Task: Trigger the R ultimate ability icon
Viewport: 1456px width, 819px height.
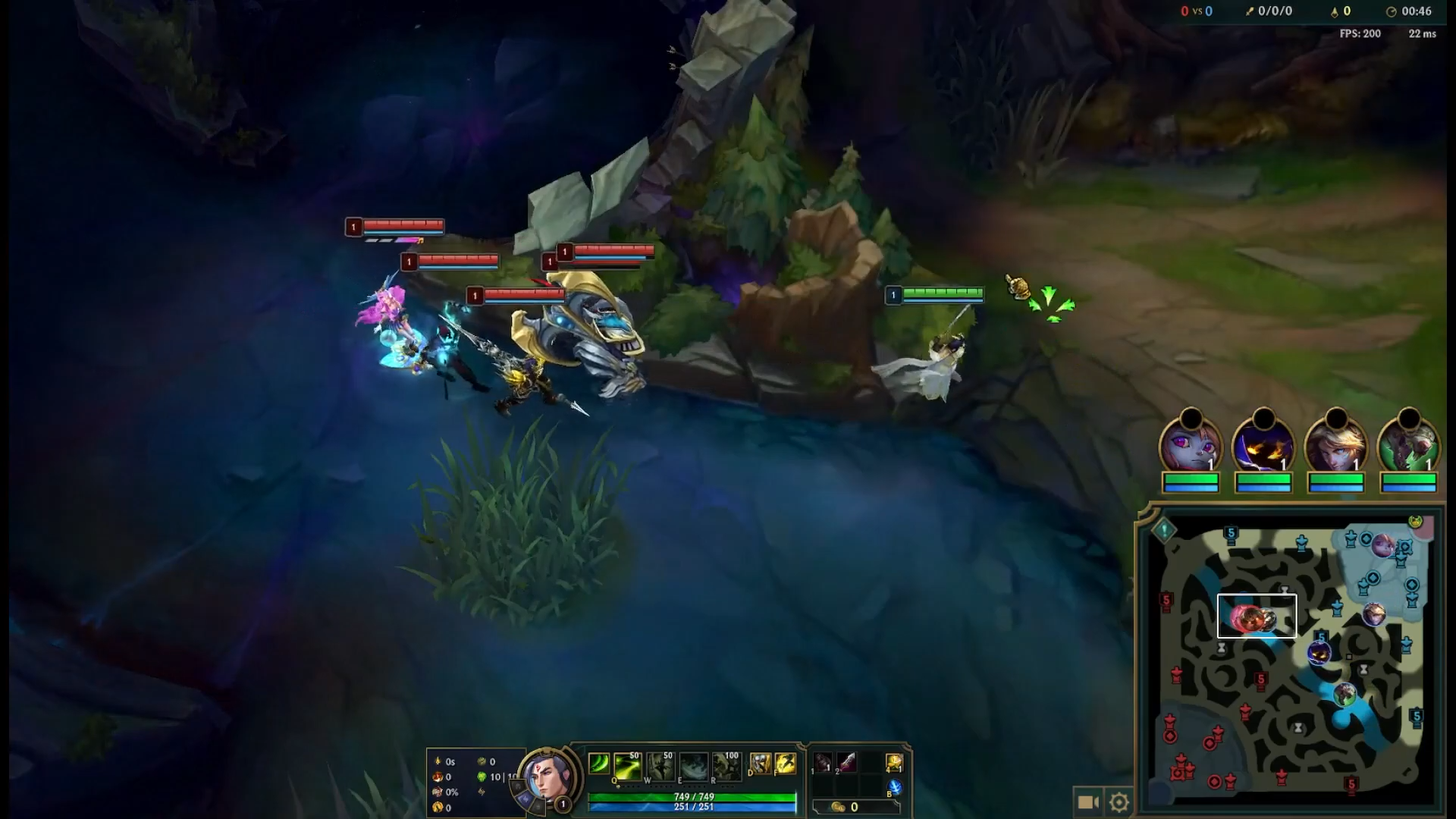Action: (726, 767)
